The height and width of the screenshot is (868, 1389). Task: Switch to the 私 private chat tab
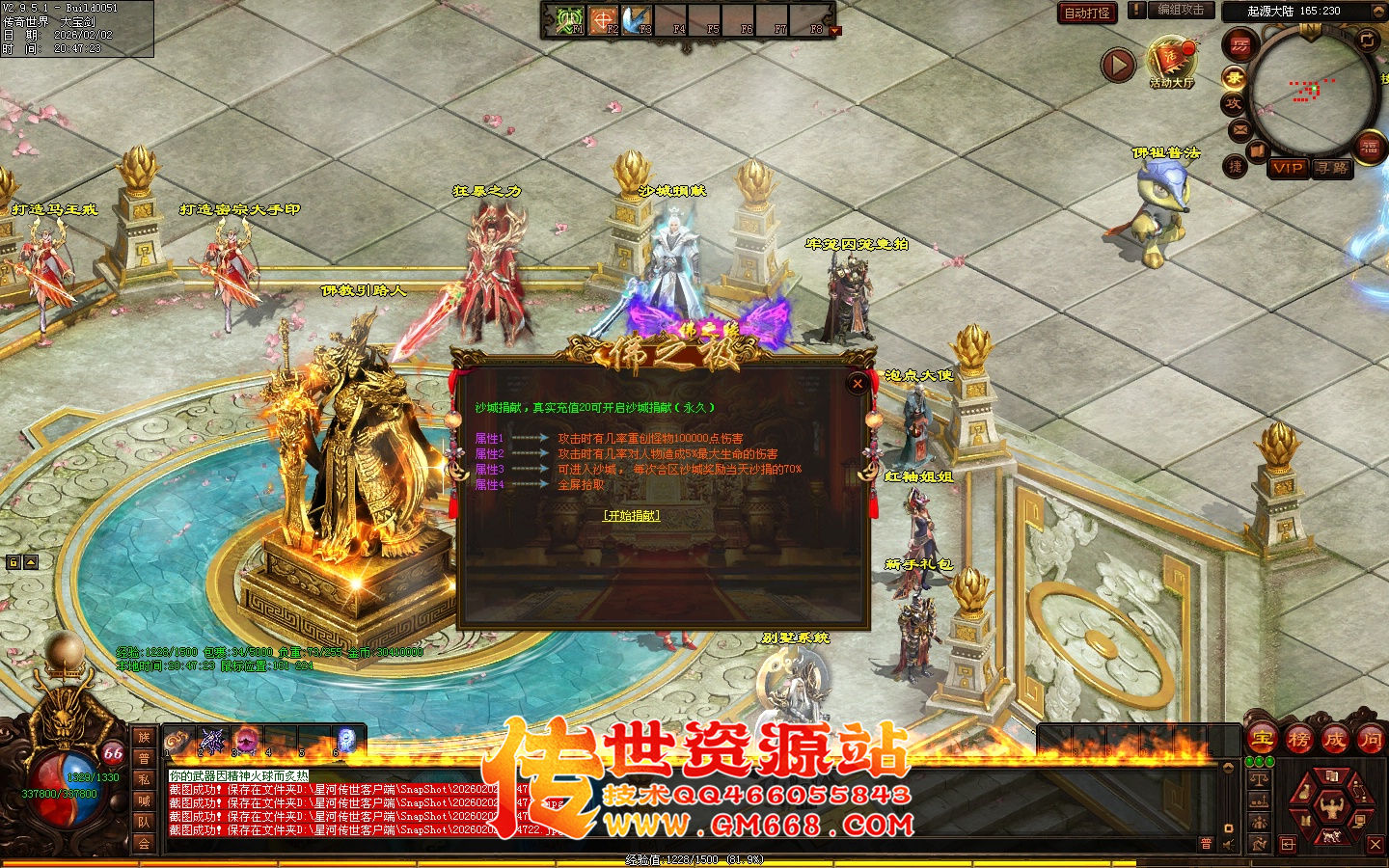[x=144, y=779]
